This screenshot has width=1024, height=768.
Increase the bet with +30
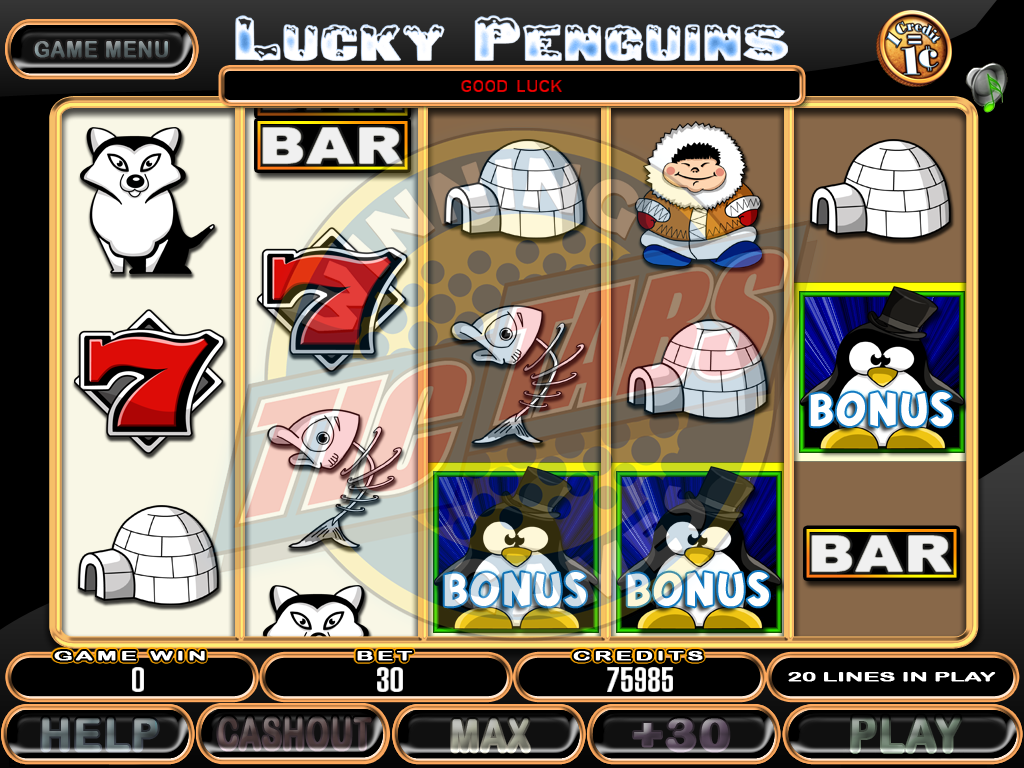click(684, 735)
